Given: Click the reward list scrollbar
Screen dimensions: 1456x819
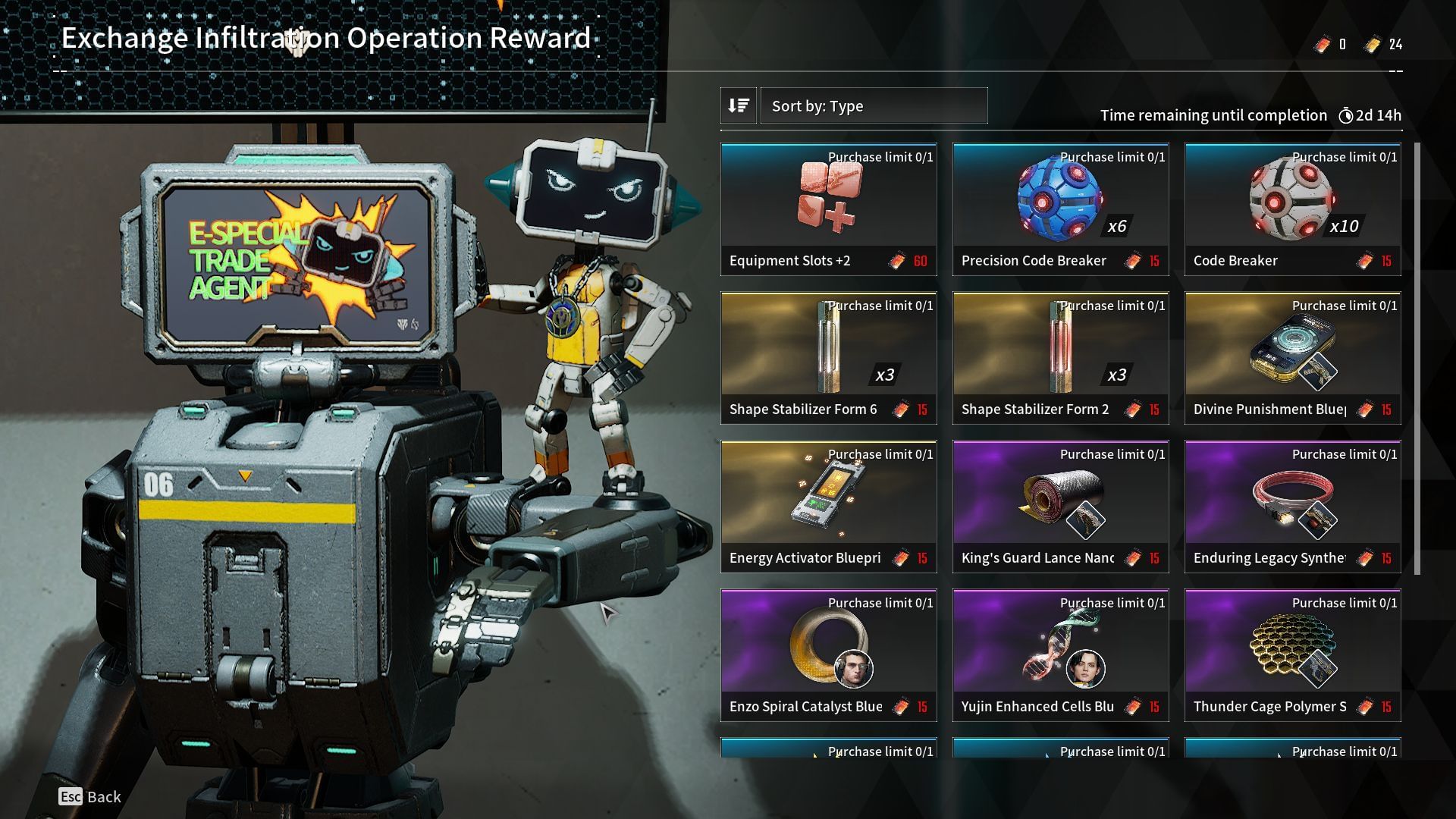Looking at the screenshot, I should pyautogui.click(x=1416, y=358).
